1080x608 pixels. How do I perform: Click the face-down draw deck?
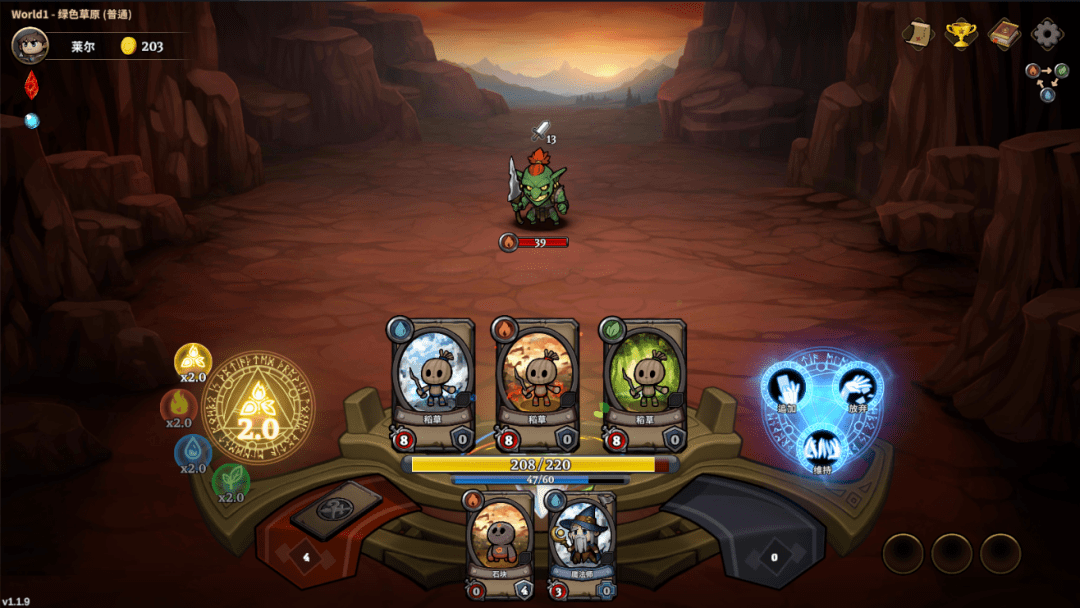coord(336,509)
